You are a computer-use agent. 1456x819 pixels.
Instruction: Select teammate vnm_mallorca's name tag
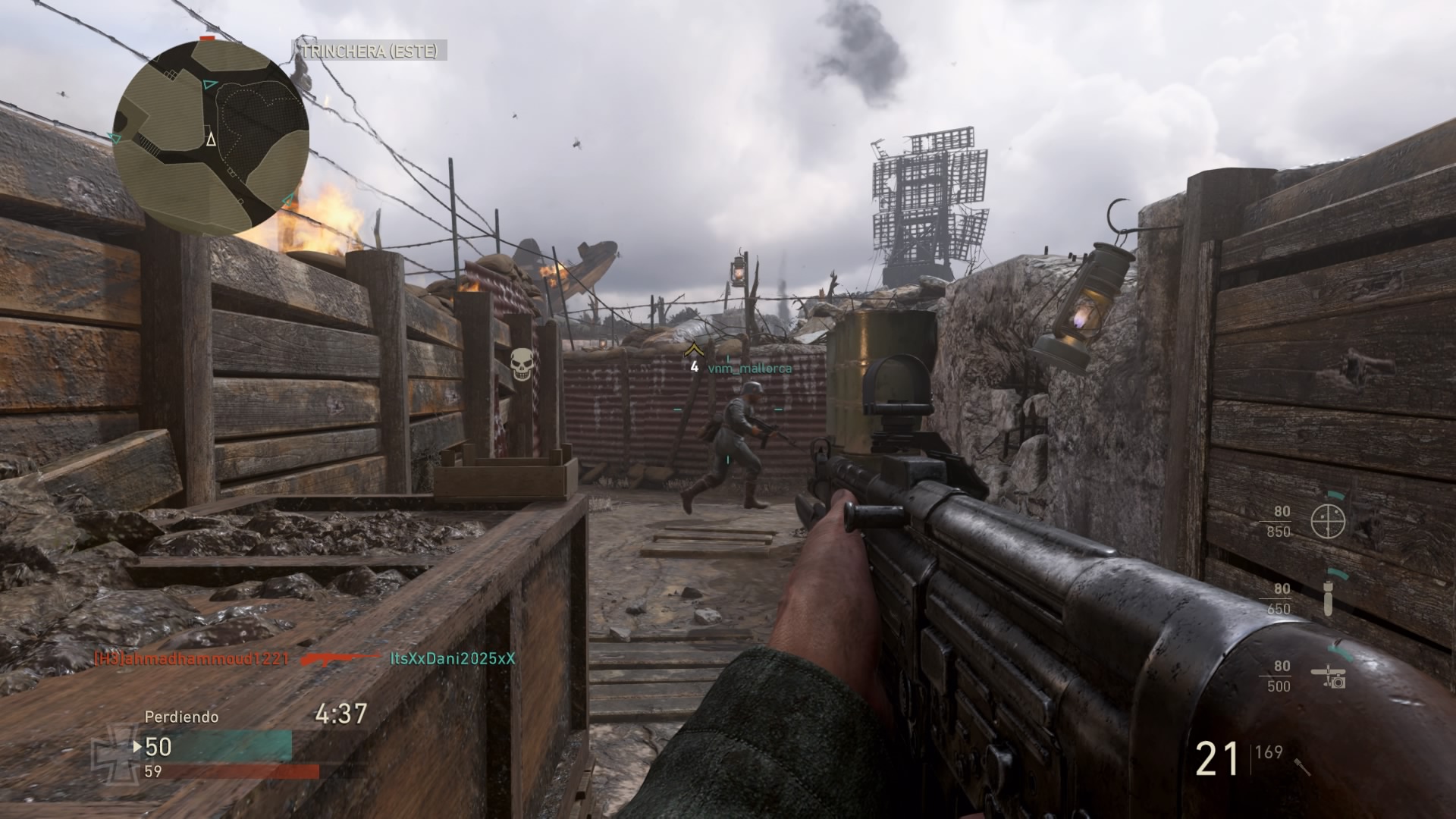point(749,369)
